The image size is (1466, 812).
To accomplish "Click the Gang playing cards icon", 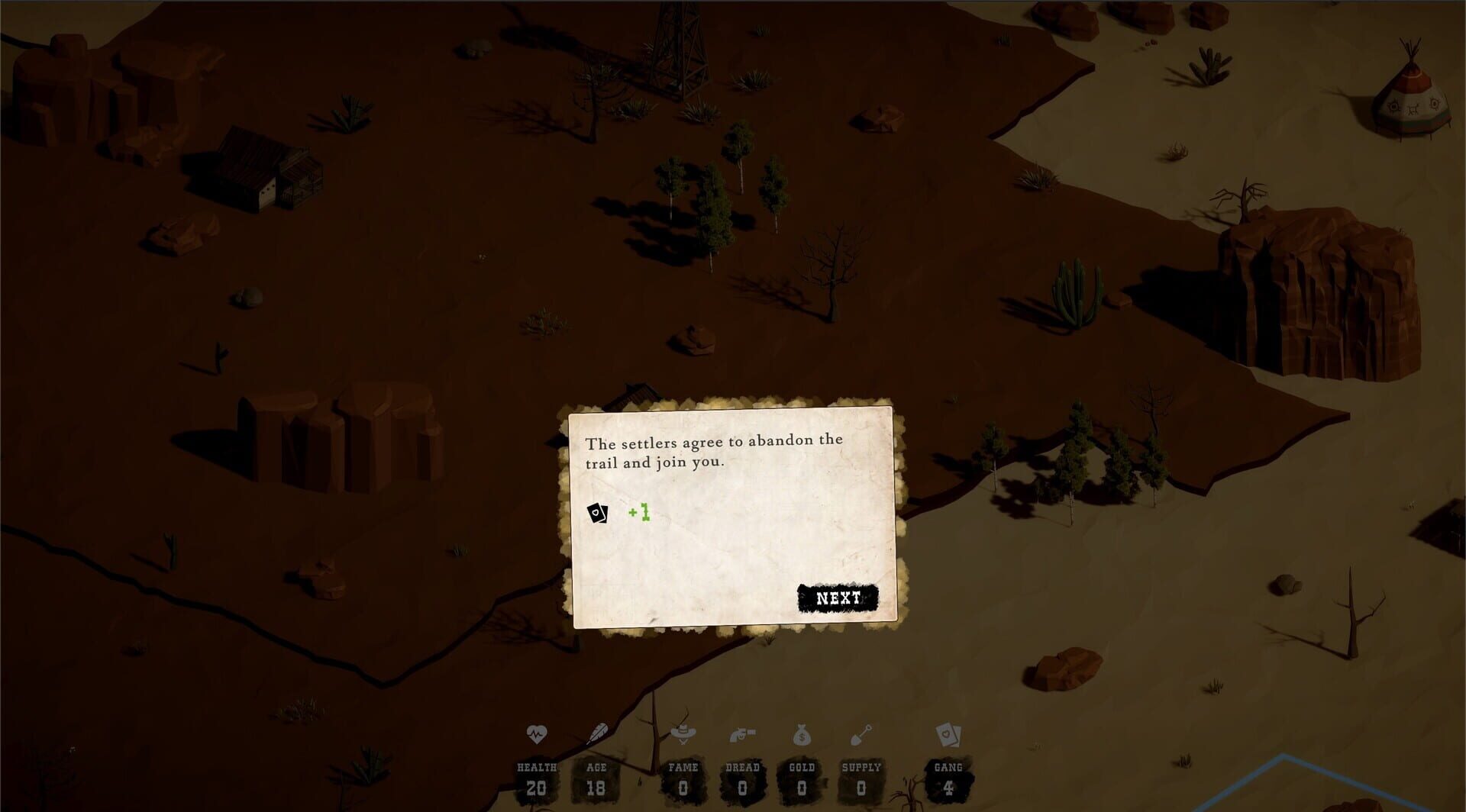I will [x=947, y=733].
